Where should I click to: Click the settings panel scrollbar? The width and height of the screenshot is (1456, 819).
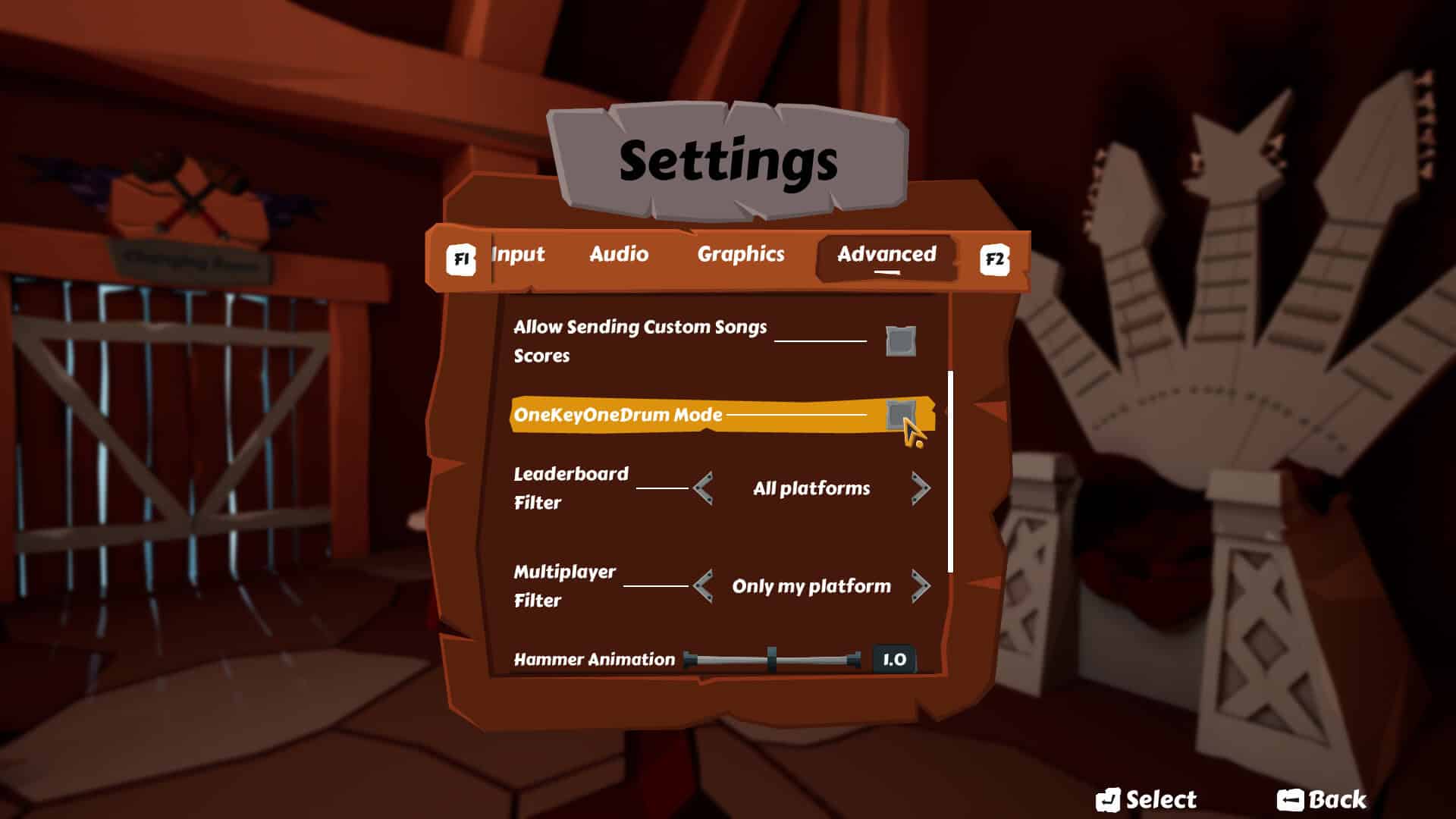952,470
